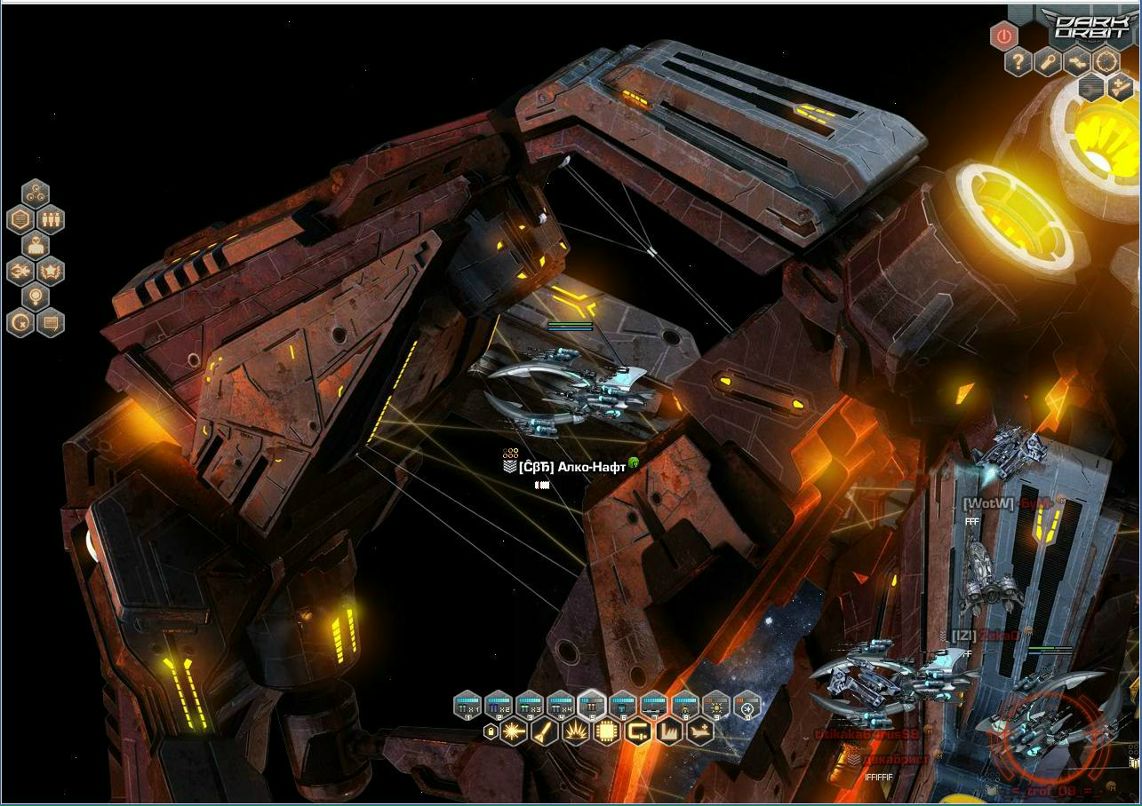1142x806 pixels.
Task: Open the ship abilities category
Action: [x=701, y=733]
